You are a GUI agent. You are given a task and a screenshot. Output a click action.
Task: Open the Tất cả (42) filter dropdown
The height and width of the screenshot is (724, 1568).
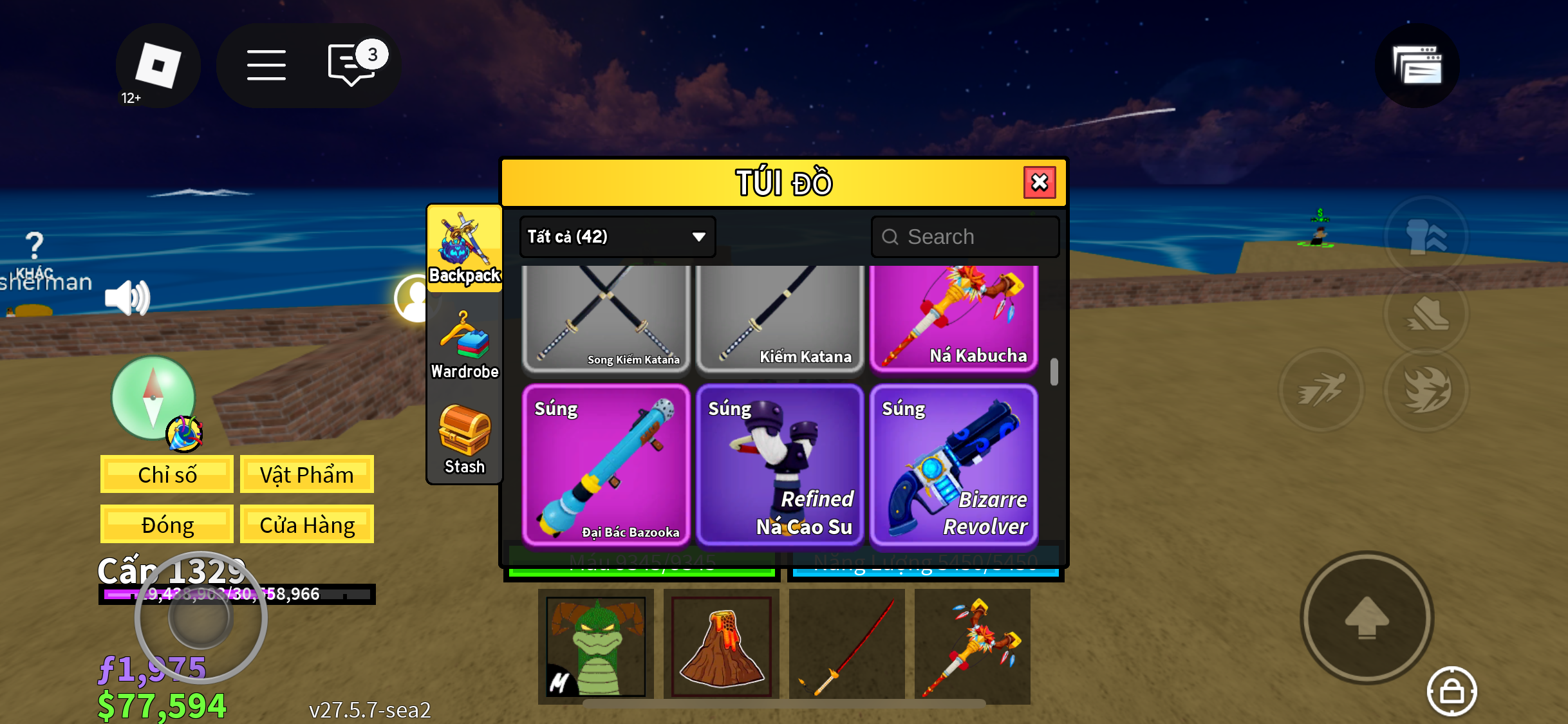pos(617,237)
